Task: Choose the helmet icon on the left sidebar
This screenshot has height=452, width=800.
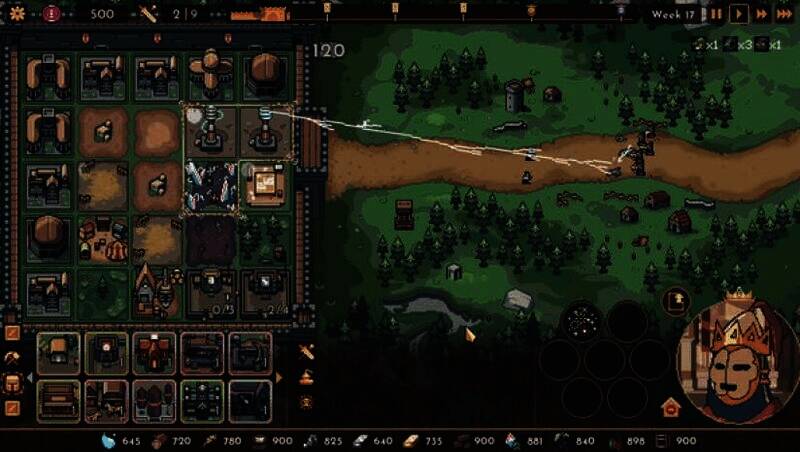Action: [13, 382]
